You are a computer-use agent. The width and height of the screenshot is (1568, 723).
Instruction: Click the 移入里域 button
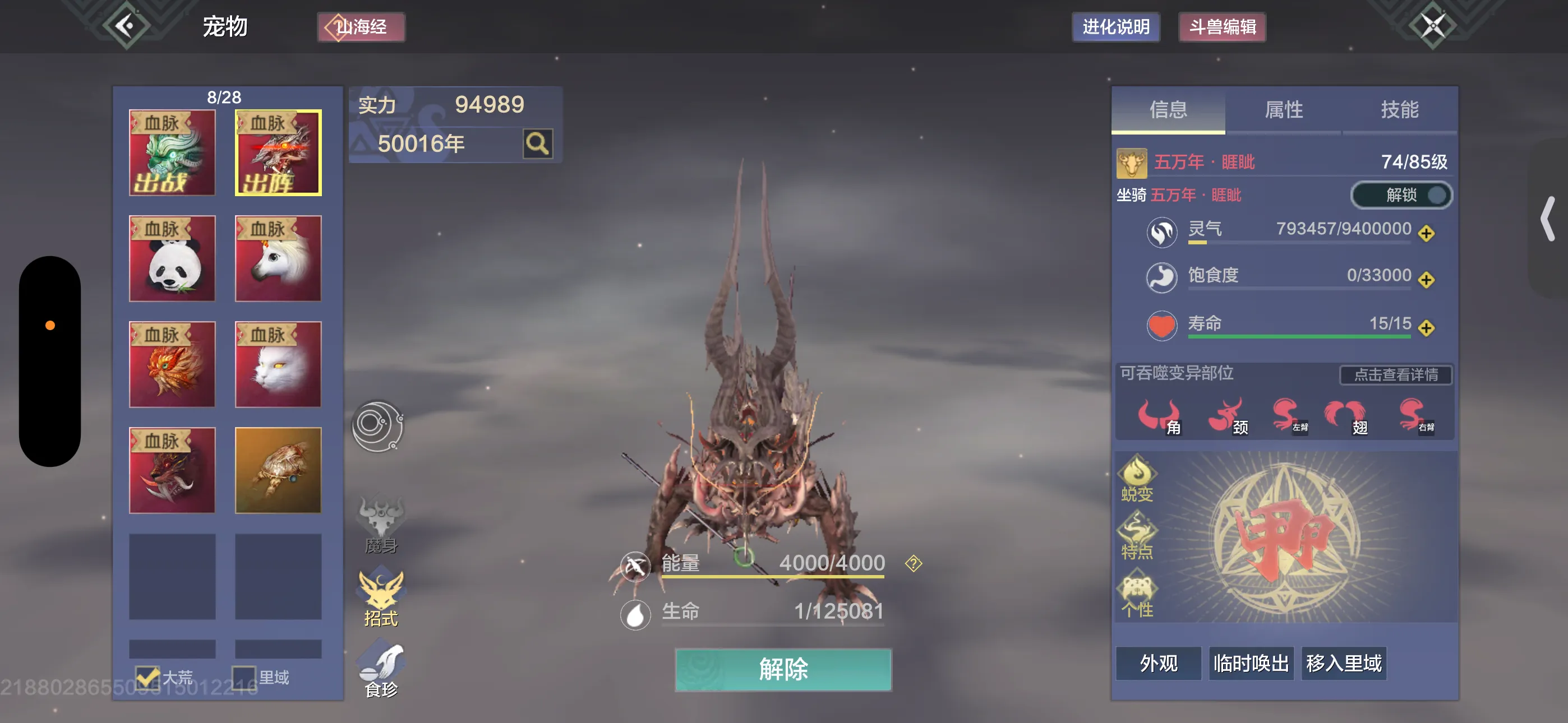click(1343, 664)
